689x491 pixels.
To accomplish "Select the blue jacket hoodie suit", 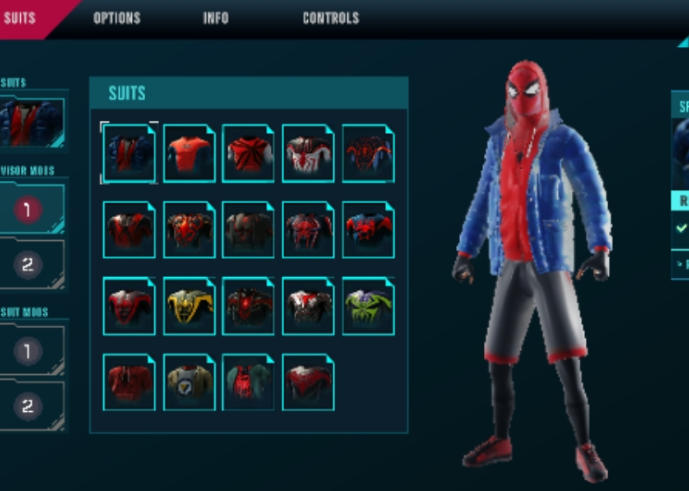I will point(129,153).
